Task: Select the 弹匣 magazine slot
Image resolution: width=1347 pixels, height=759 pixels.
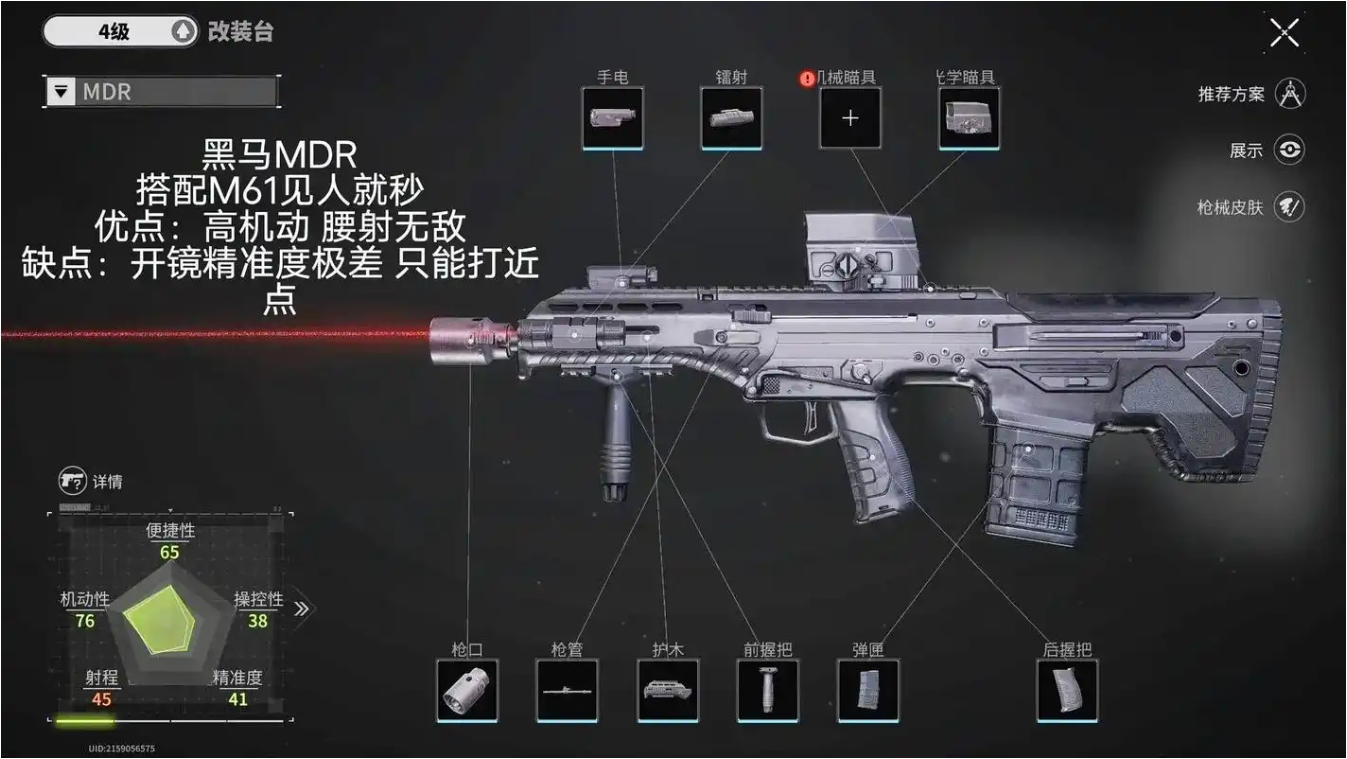Action: tap(868, 688)
